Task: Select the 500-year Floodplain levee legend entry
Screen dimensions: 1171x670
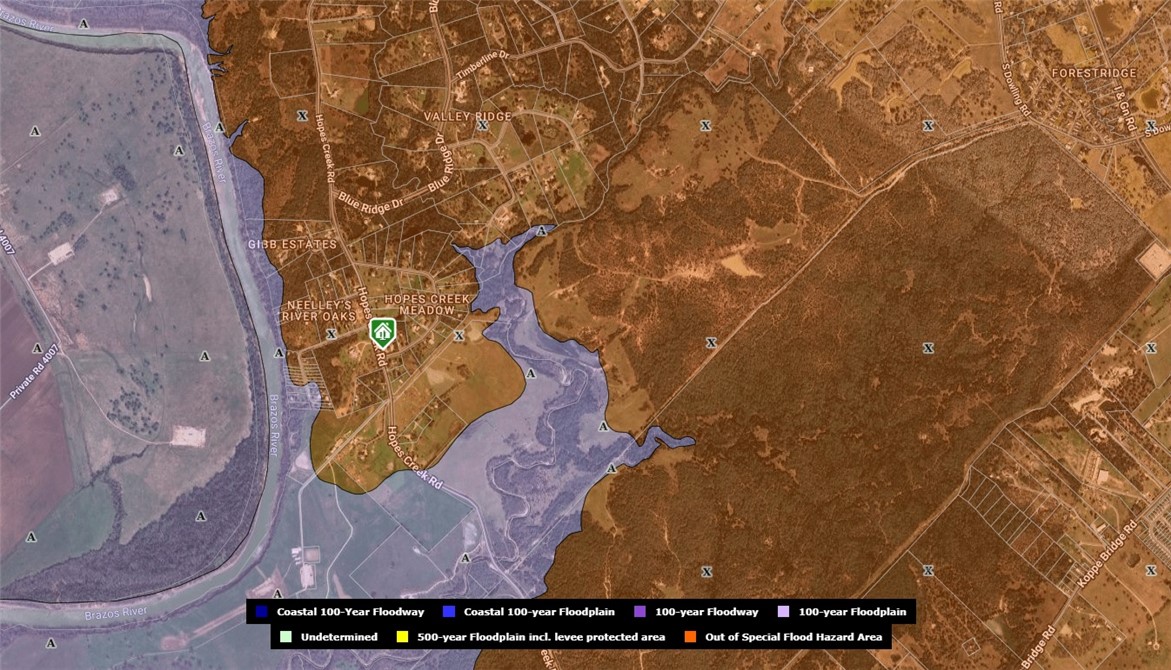Action: (x=532, y=636)
